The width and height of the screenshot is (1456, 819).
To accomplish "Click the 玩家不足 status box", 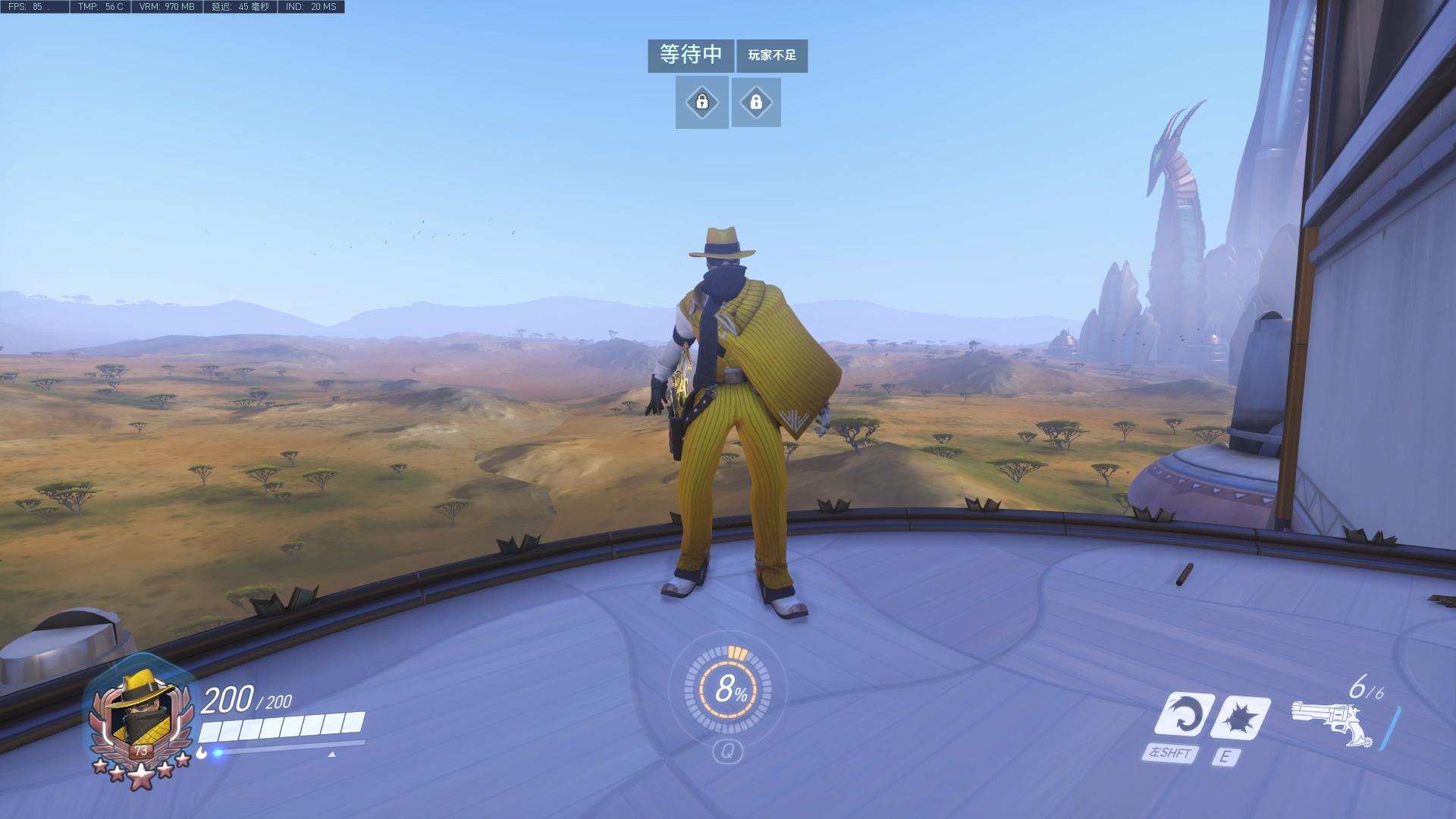I will coord(772,56).
